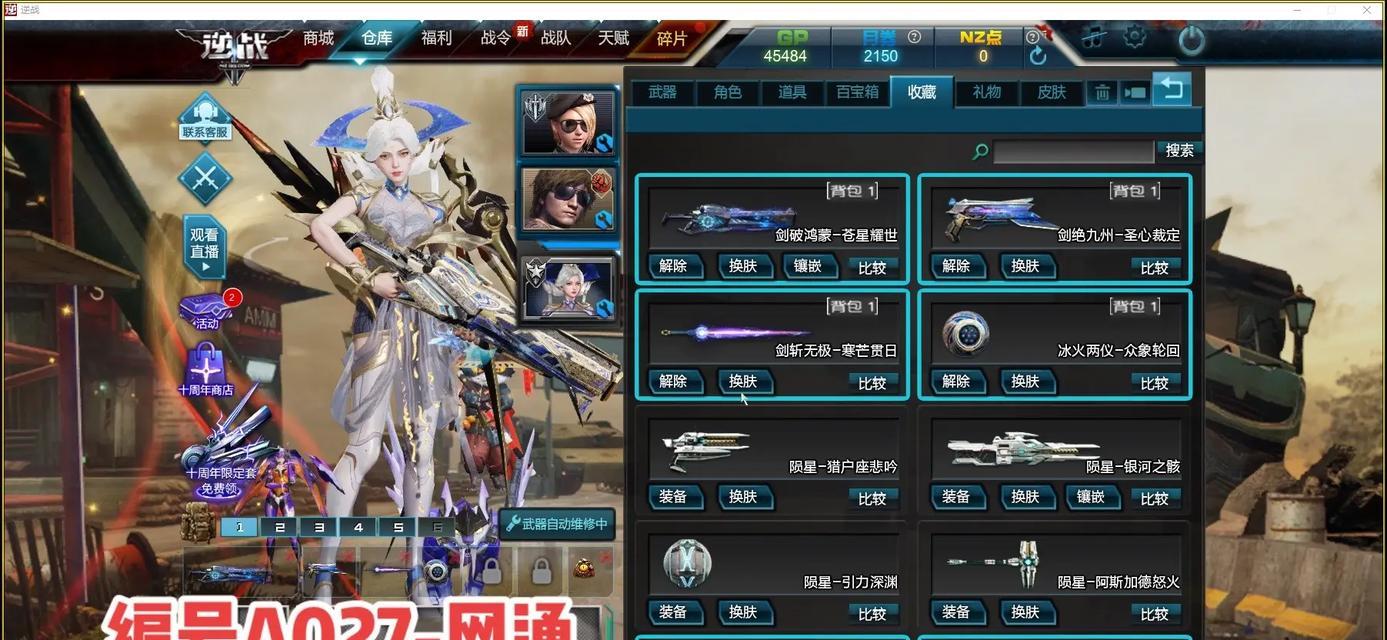
Task: Switch to the 角色 character tab
Action: pos(727,92)
